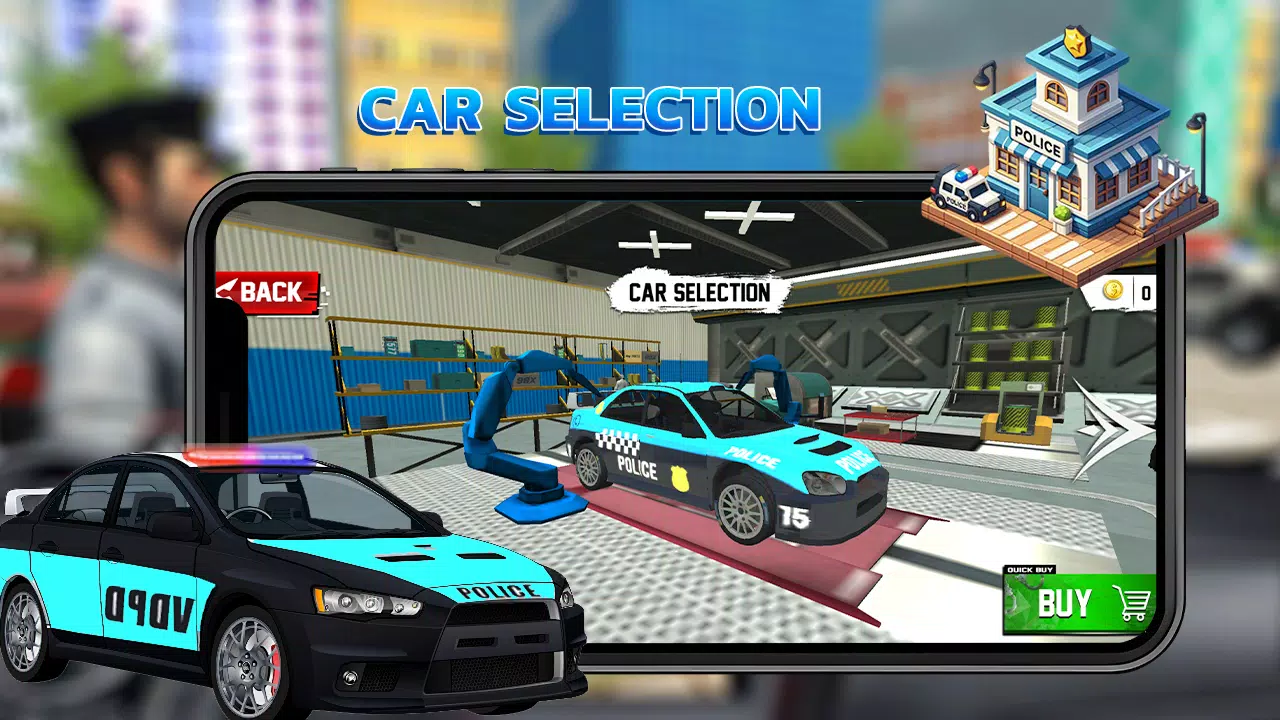Go back using the red BACK button
Viewport: 1280px width, 720px height.
coord(267,292)
